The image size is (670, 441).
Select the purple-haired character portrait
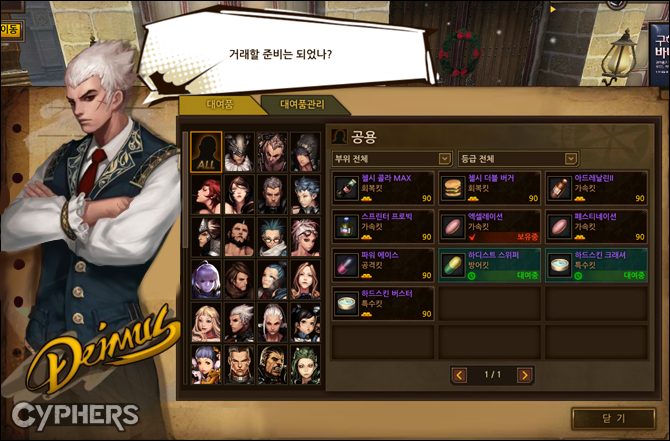(206, 279)
